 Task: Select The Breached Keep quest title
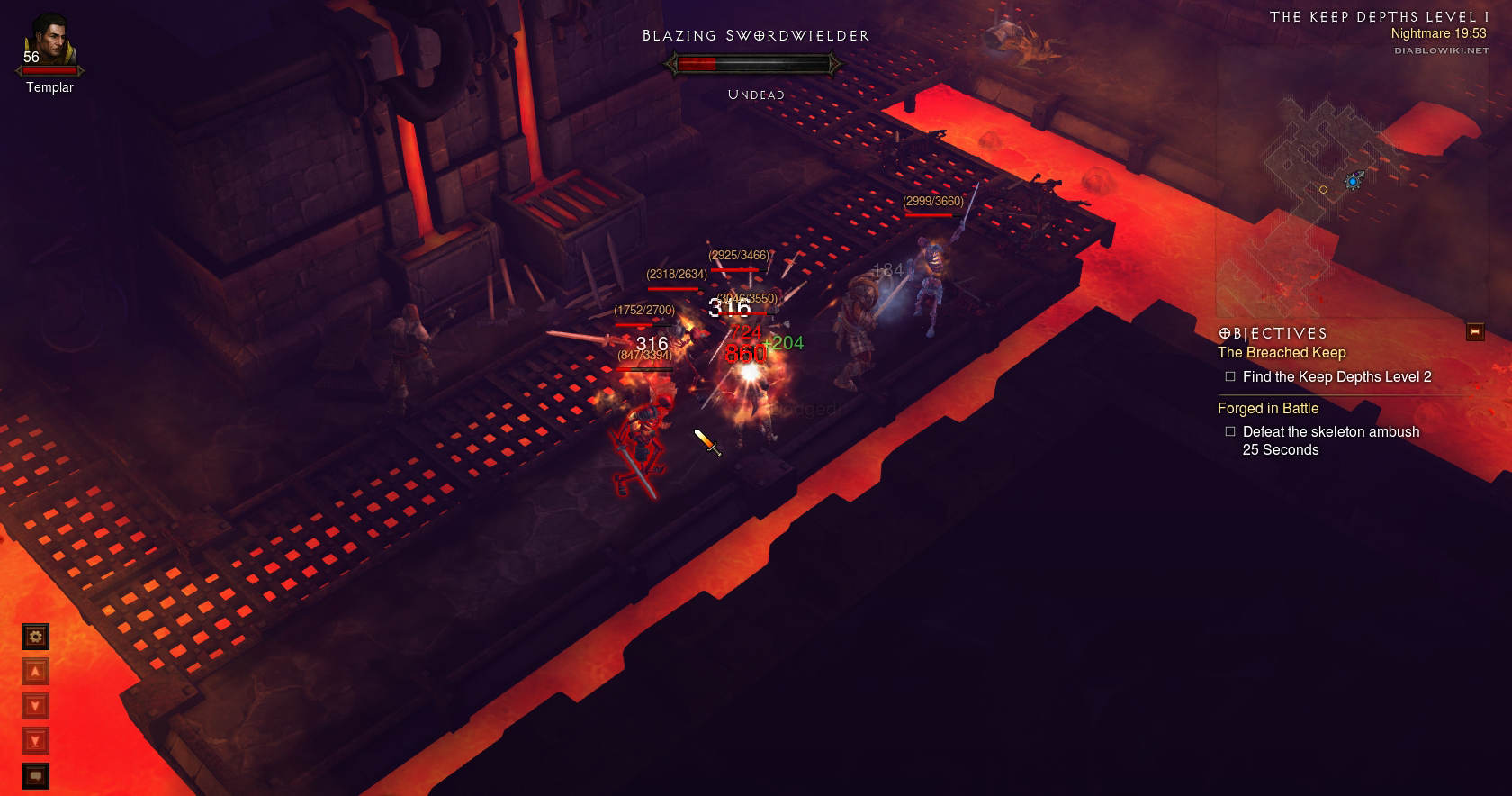(x=1282, y=353)
